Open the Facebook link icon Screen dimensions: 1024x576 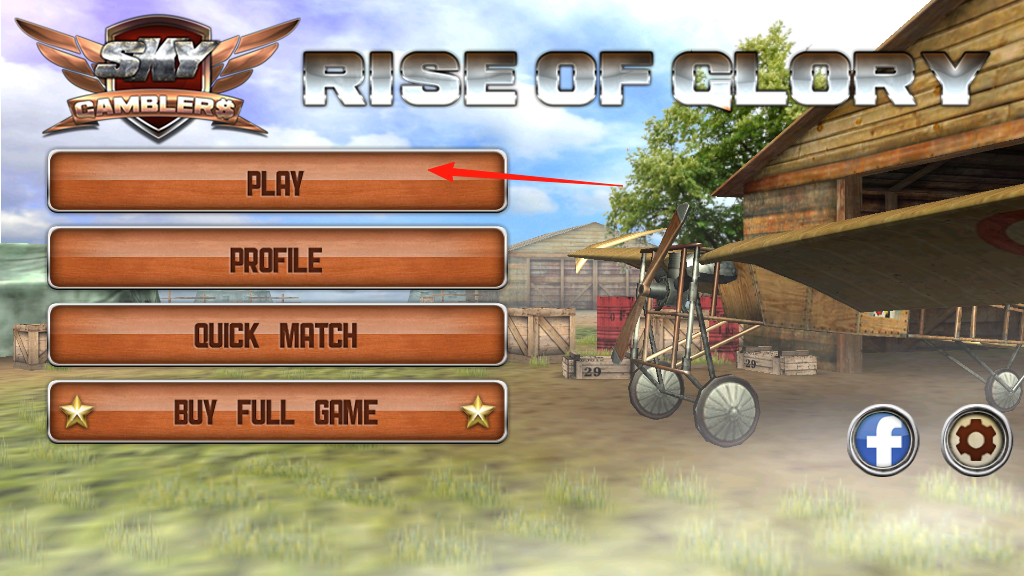coord(883,440)
